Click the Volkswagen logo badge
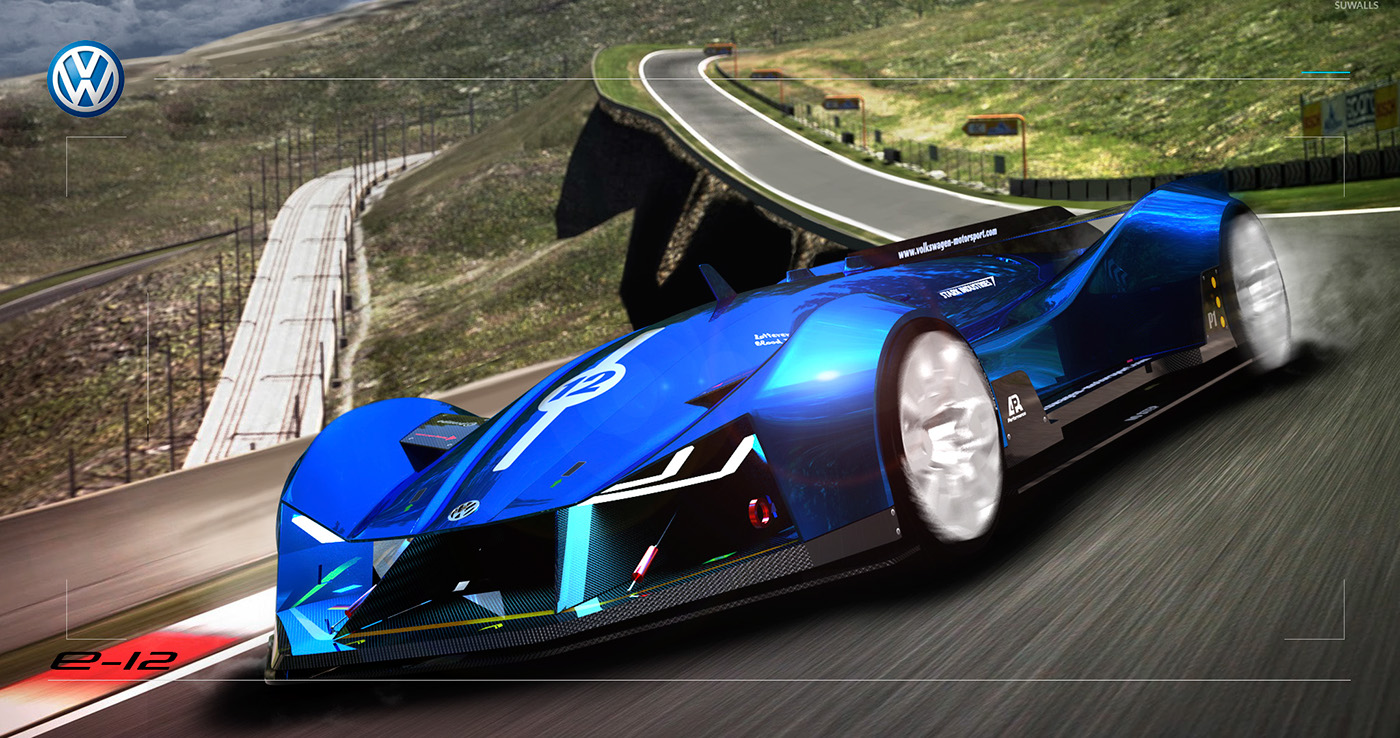 [x=86, y=79]
